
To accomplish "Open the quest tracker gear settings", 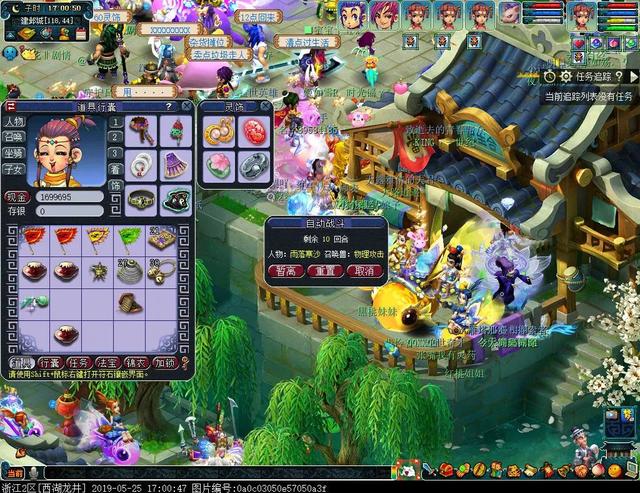I will tap(566, 75).
